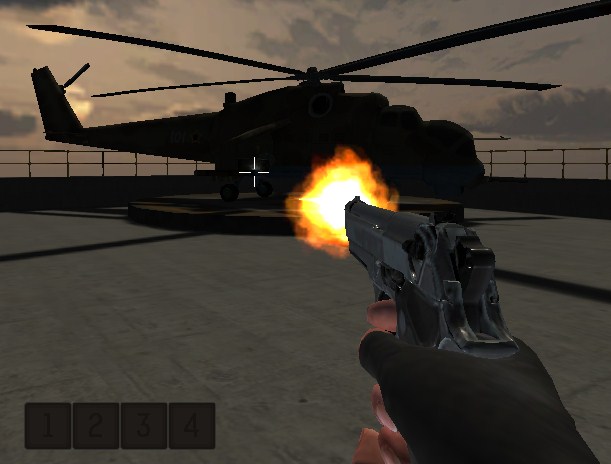Switch to weapon slot 2

pyautogui.click(x=96, y=426)
